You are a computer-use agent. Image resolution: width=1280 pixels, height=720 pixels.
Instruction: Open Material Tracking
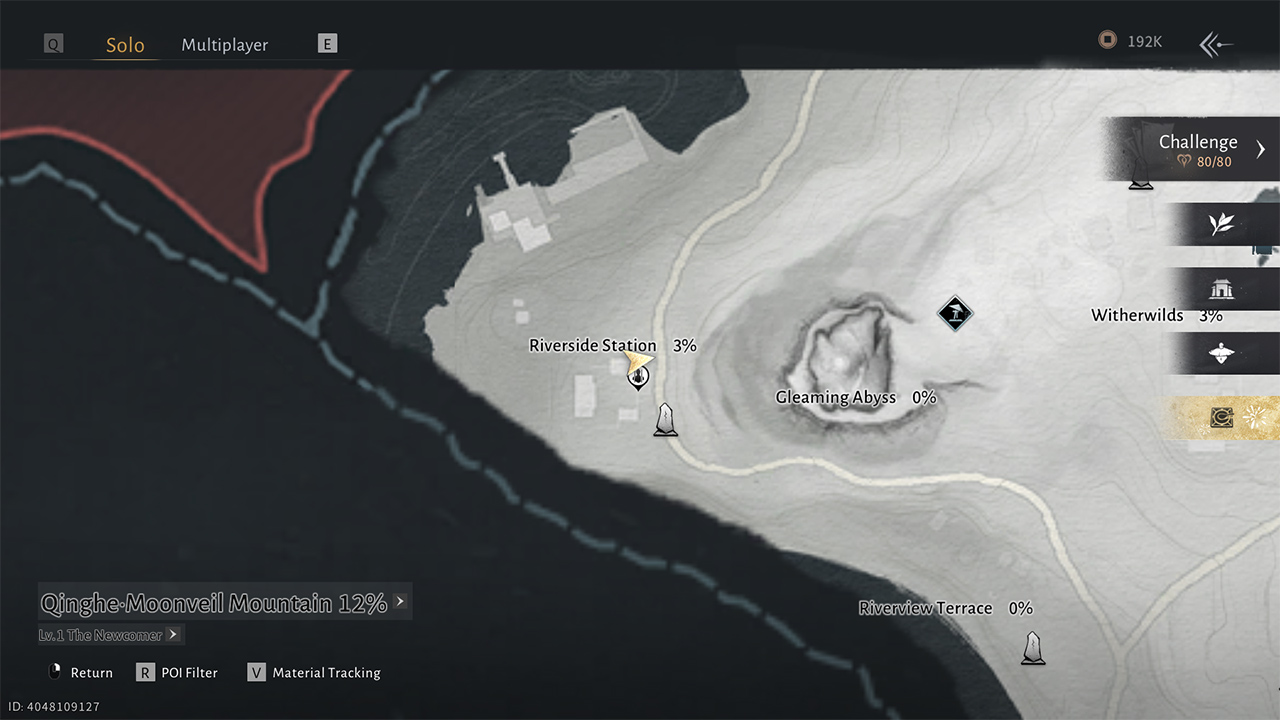click(314, 673)
